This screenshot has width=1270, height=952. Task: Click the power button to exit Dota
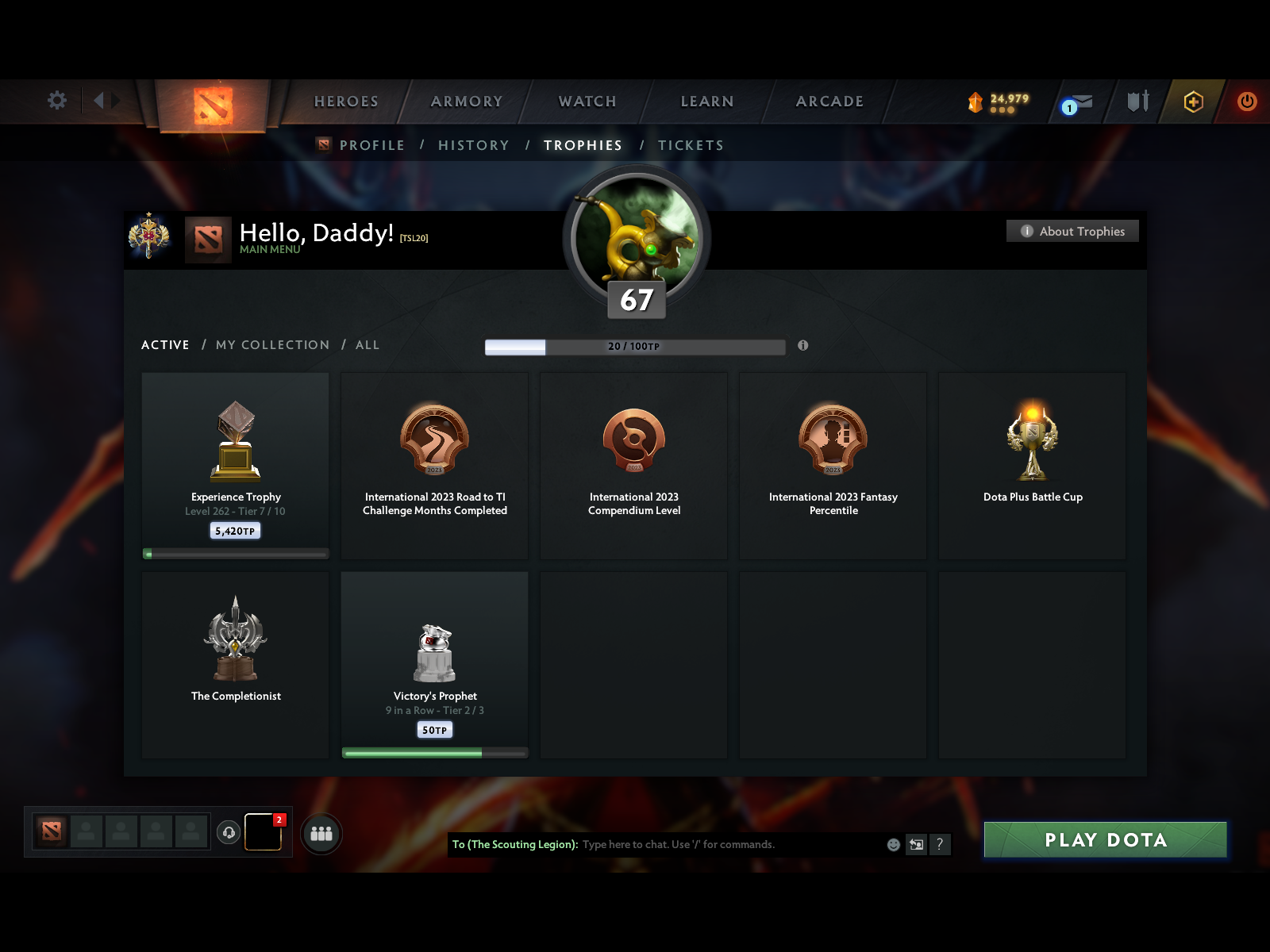pyautogui.click(x=1245, y=102)
